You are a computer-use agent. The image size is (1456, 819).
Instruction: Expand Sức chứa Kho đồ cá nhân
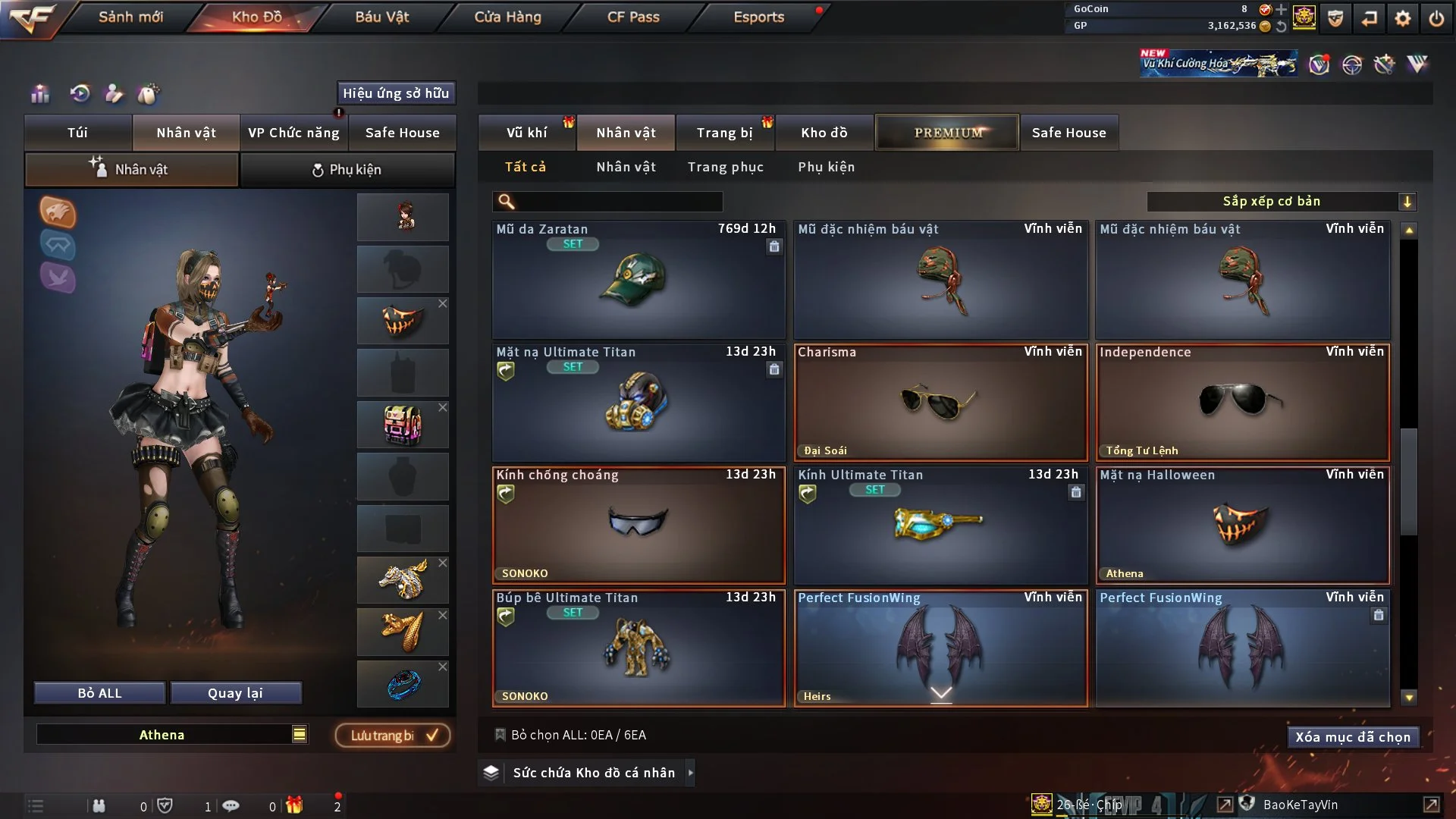click(x=690, y=773)
